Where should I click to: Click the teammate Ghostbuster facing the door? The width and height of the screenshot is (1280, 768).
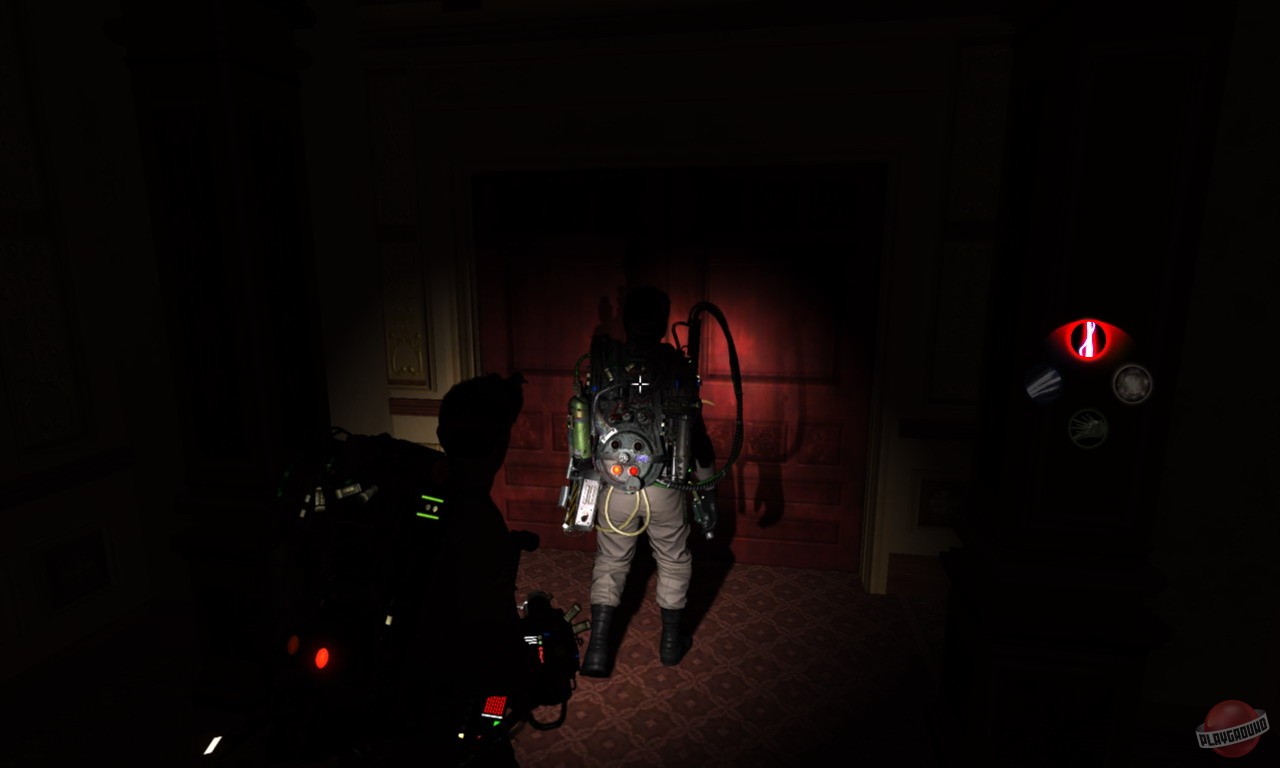click(640, 470)
